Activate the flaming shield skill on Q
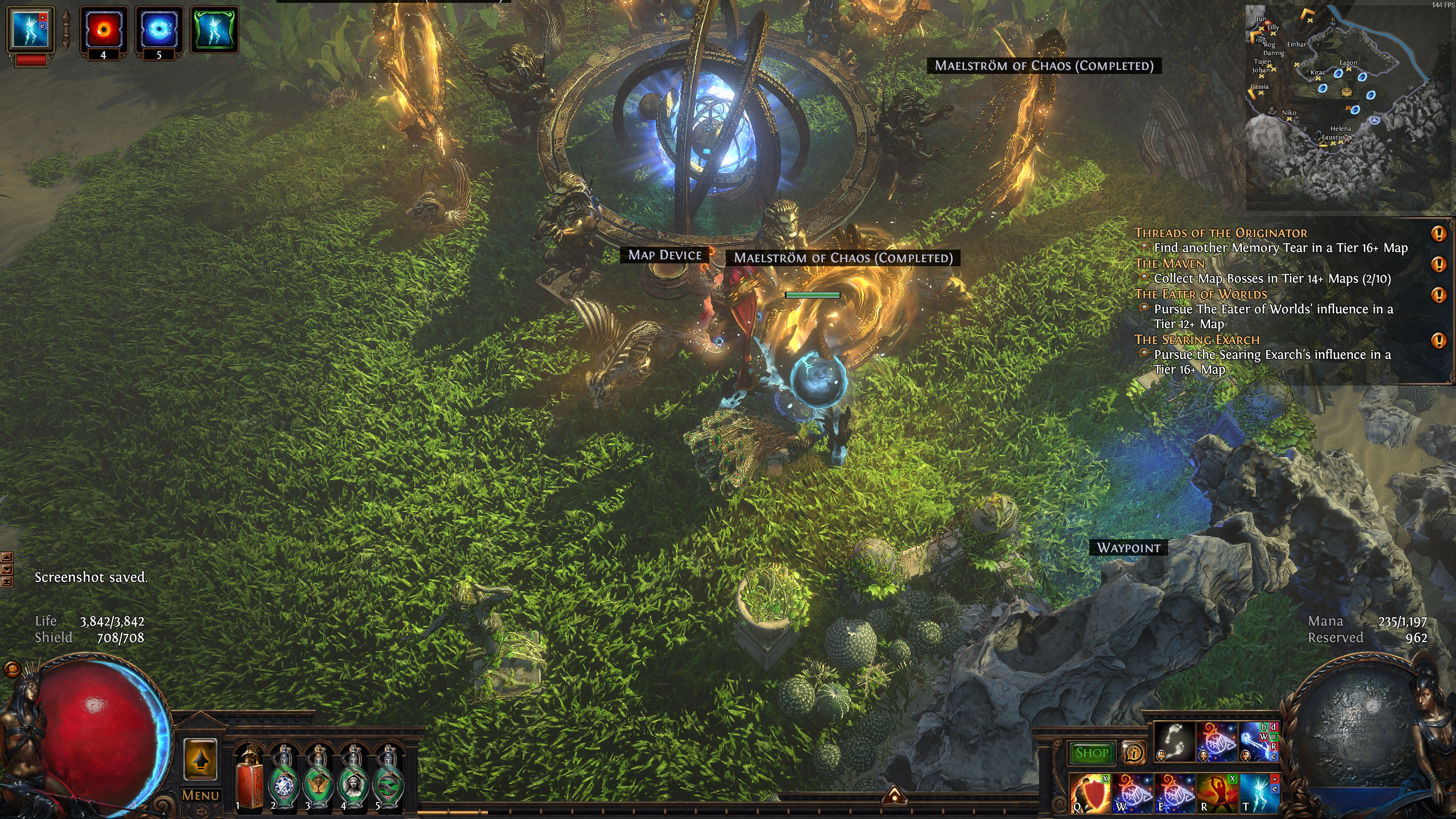The height and width of the screenshot is (819, 1456). tap(1090, 793)
